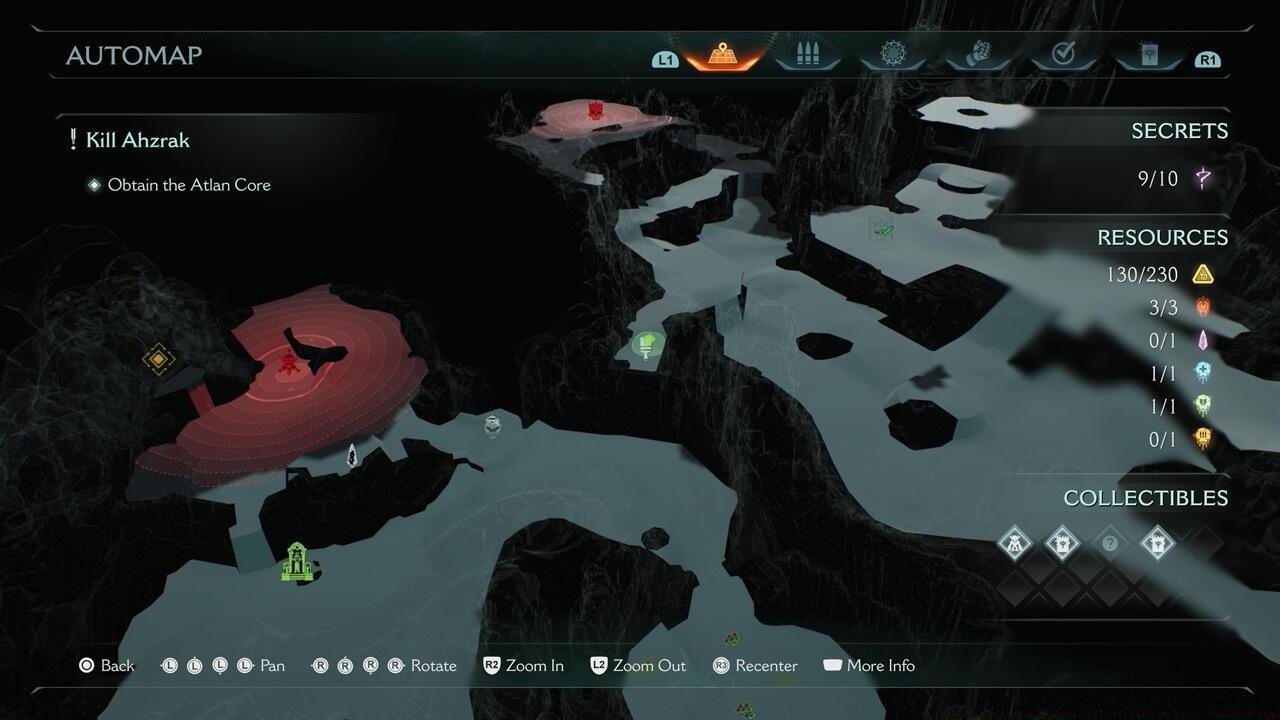Screen dimensions: 1280x720
Task: Click the green checkmark map marker
Action: [x=881, y=229]
